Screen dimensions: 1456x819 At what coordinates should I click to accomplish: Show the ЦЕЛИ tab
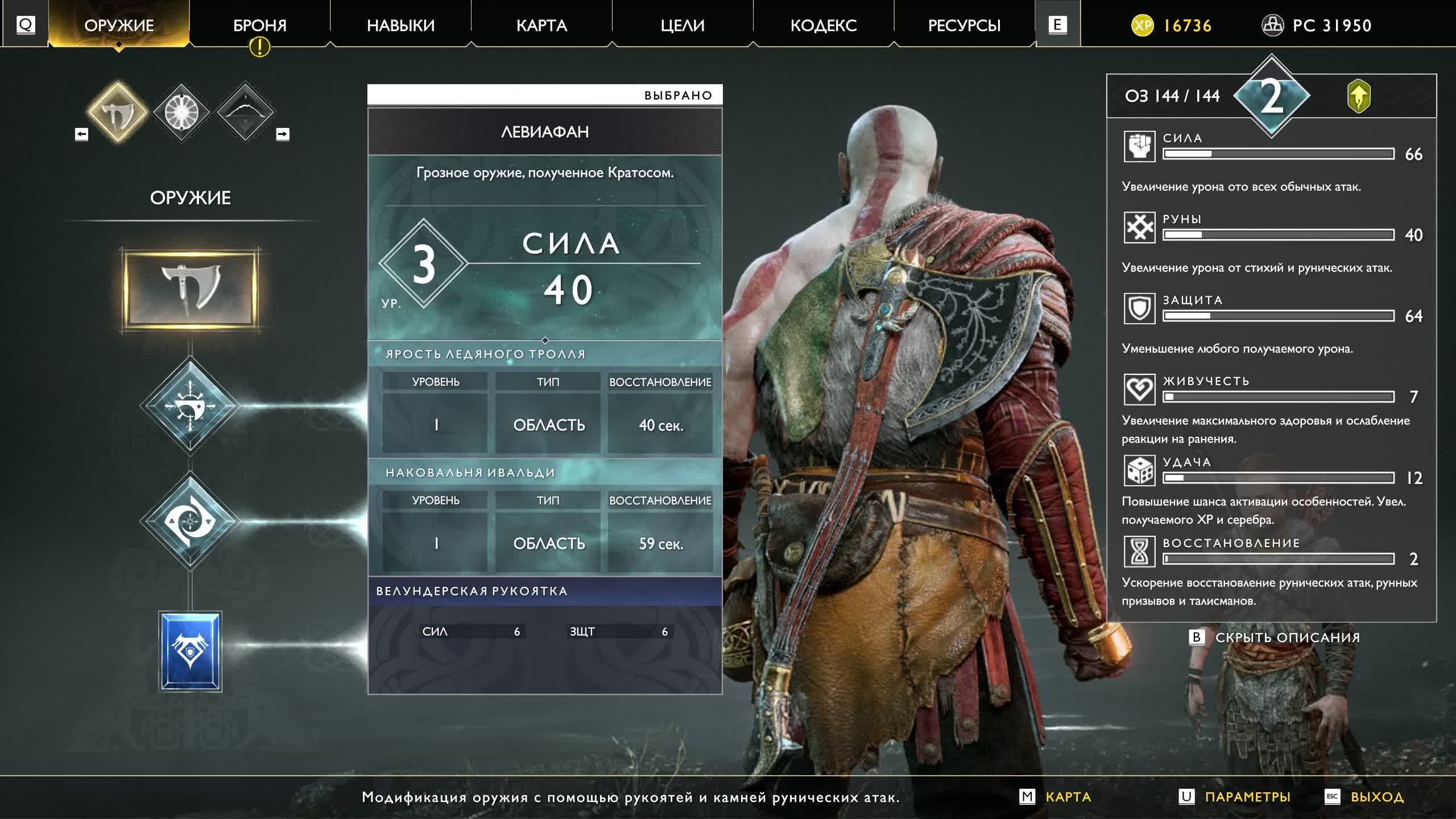[x=682, y=26]
